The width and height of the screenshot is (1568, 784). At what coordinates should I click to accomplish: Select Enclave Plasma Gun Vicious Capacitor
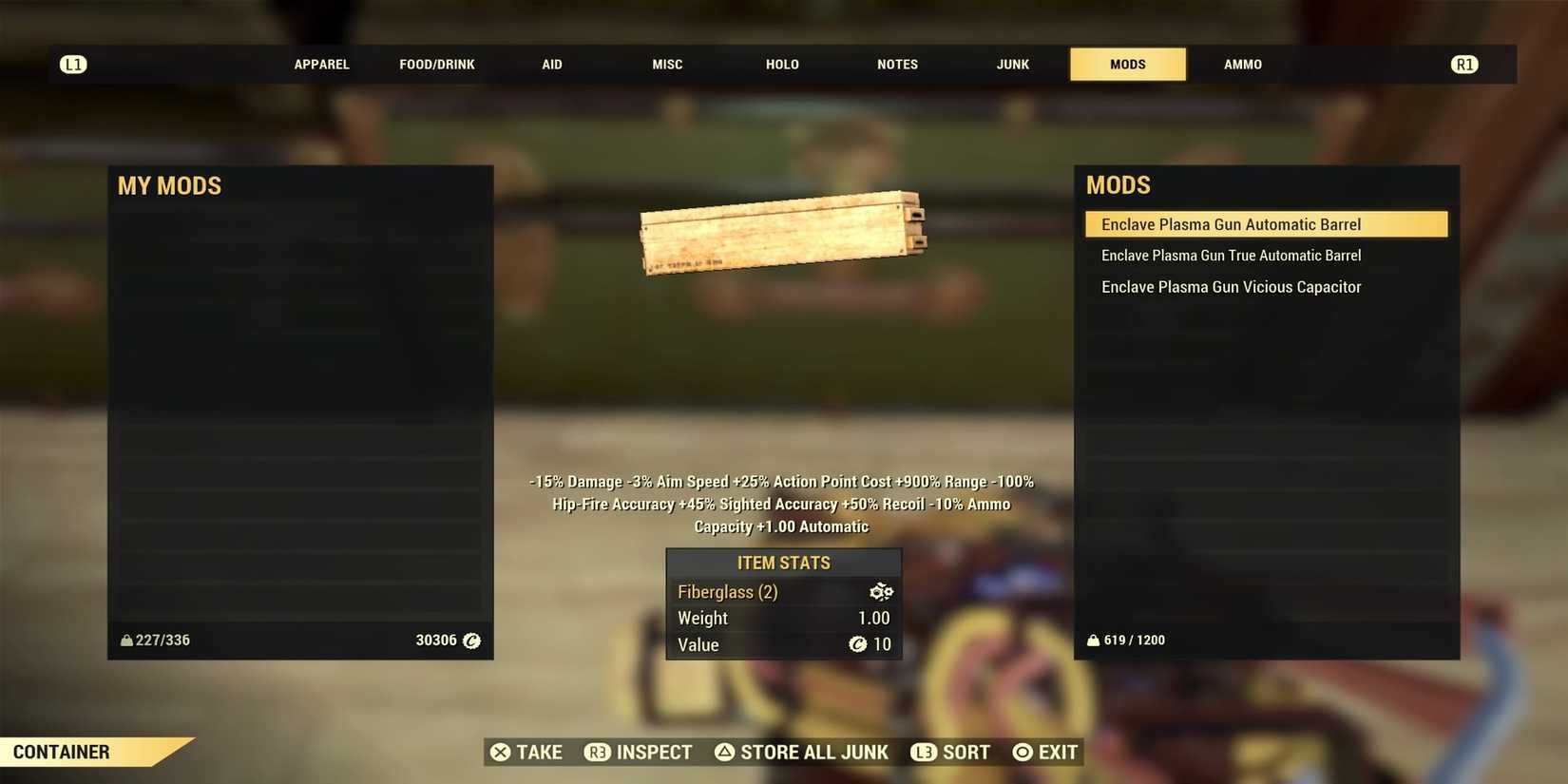pos(1231,286)
